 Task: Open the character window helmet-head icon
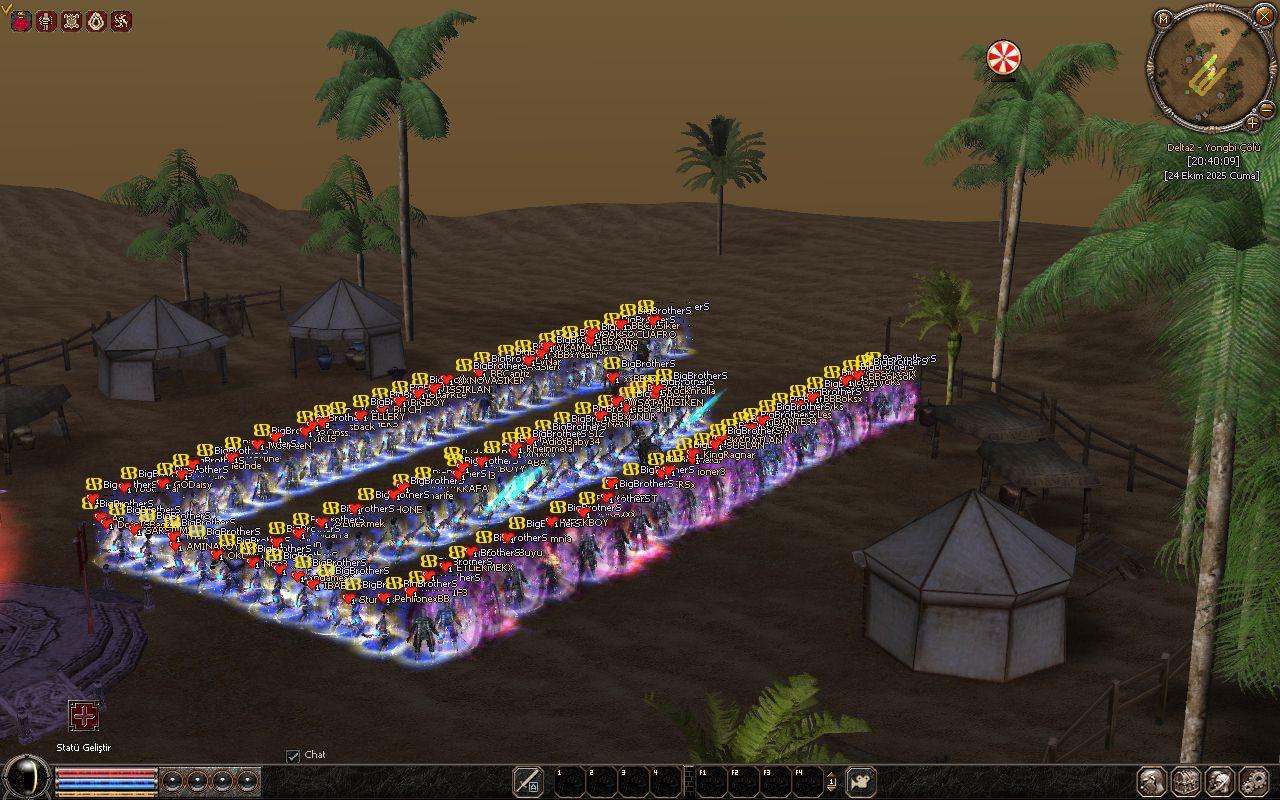coord(1152,781)
